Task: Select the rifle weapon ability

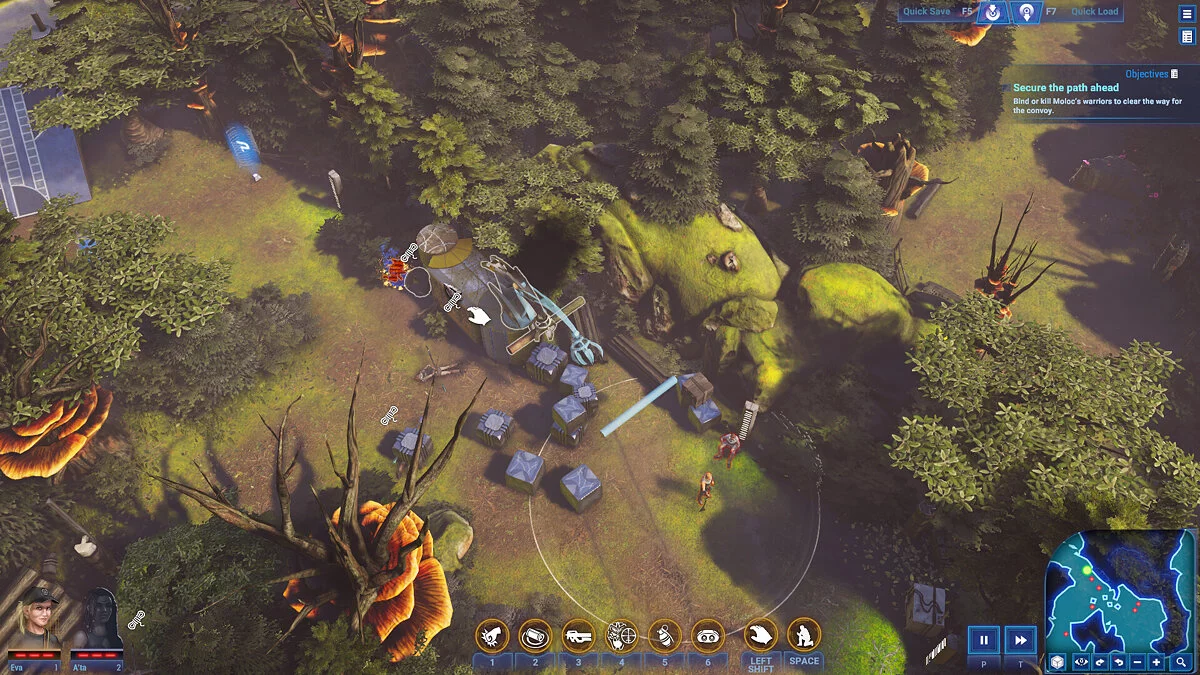Action: (x=578, y=634)
